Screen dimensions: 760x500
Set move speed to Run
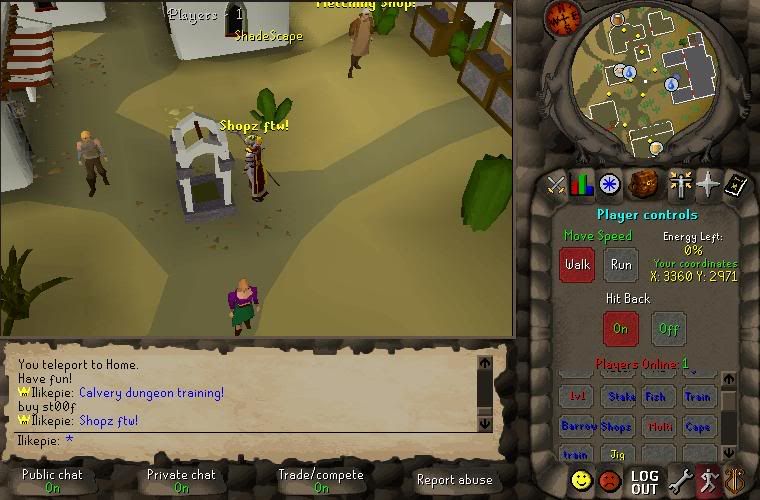point(621,265)
